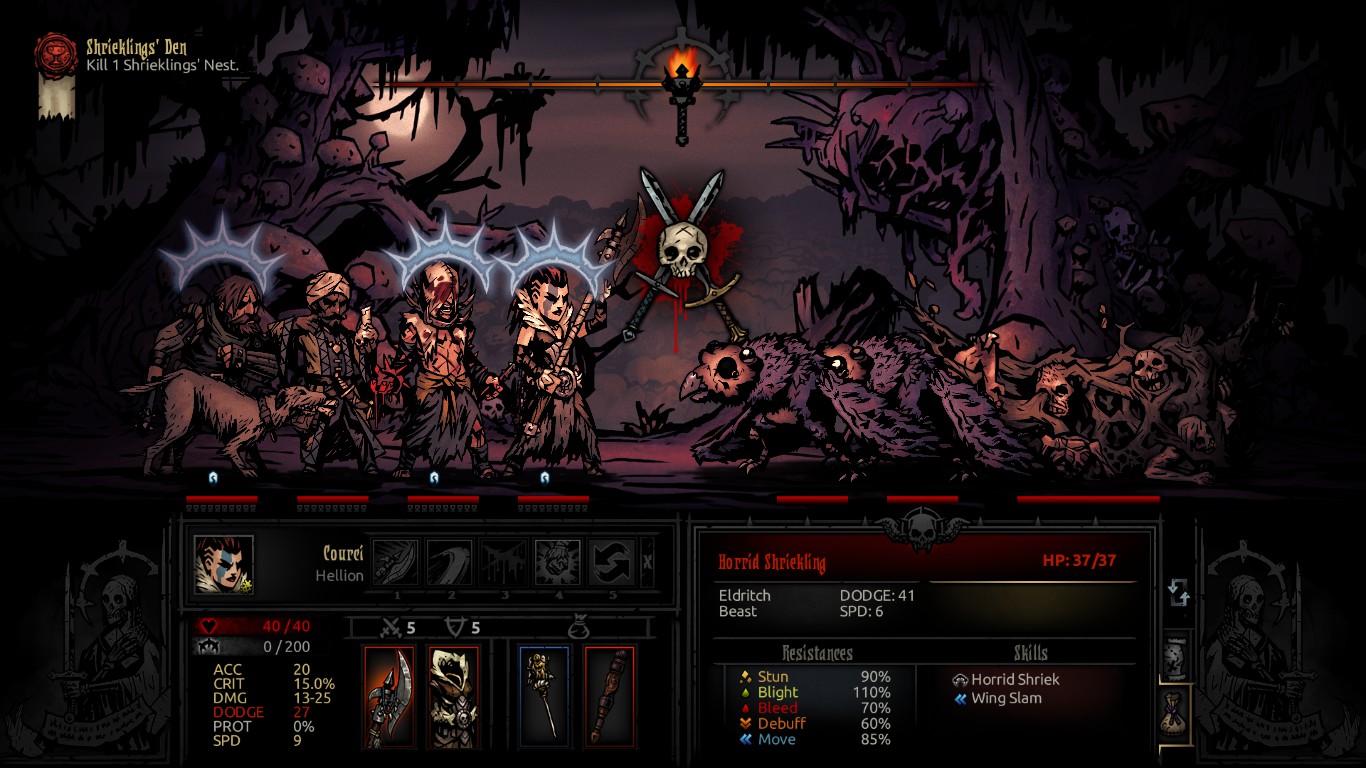
Task: Click the move/swap position skill icon
Action: click(x=611, y=562)
